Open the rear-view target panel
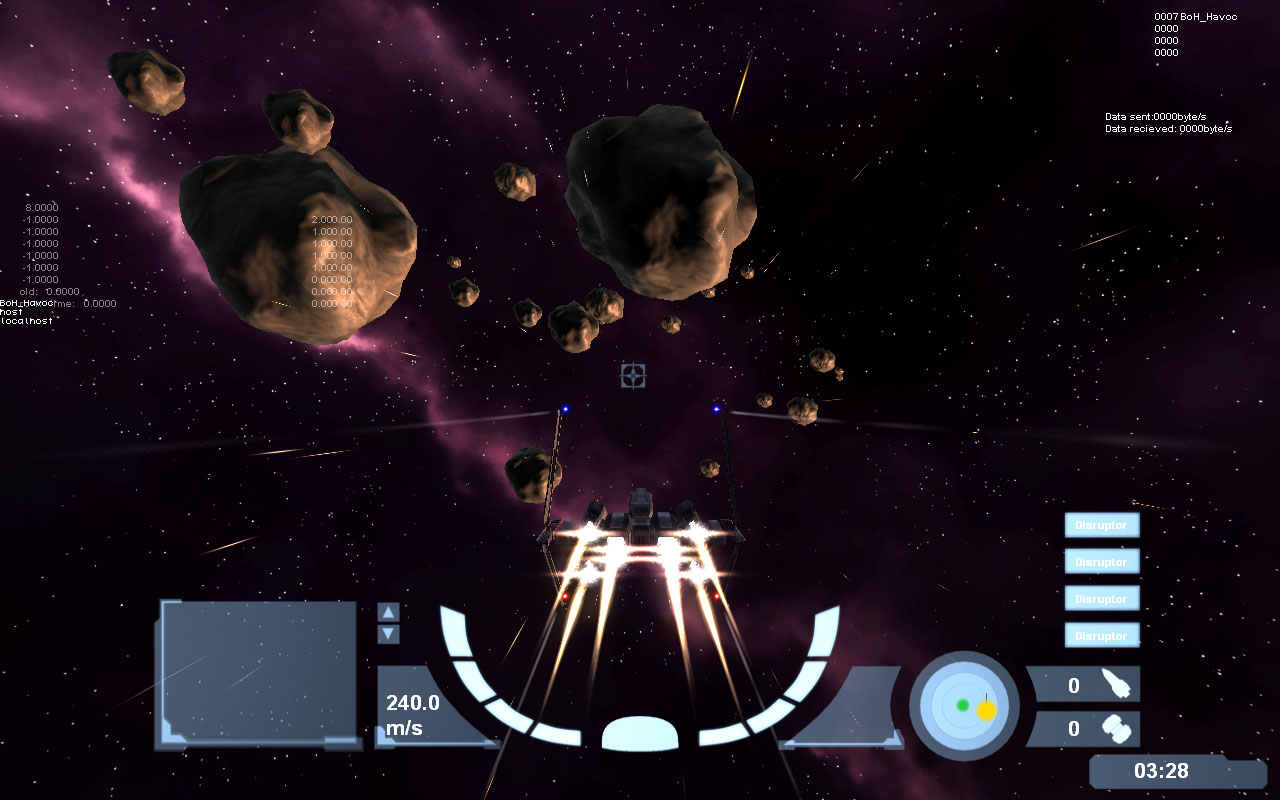Image resolution: width=1280 pixels, height=800 pixels. 258,672
